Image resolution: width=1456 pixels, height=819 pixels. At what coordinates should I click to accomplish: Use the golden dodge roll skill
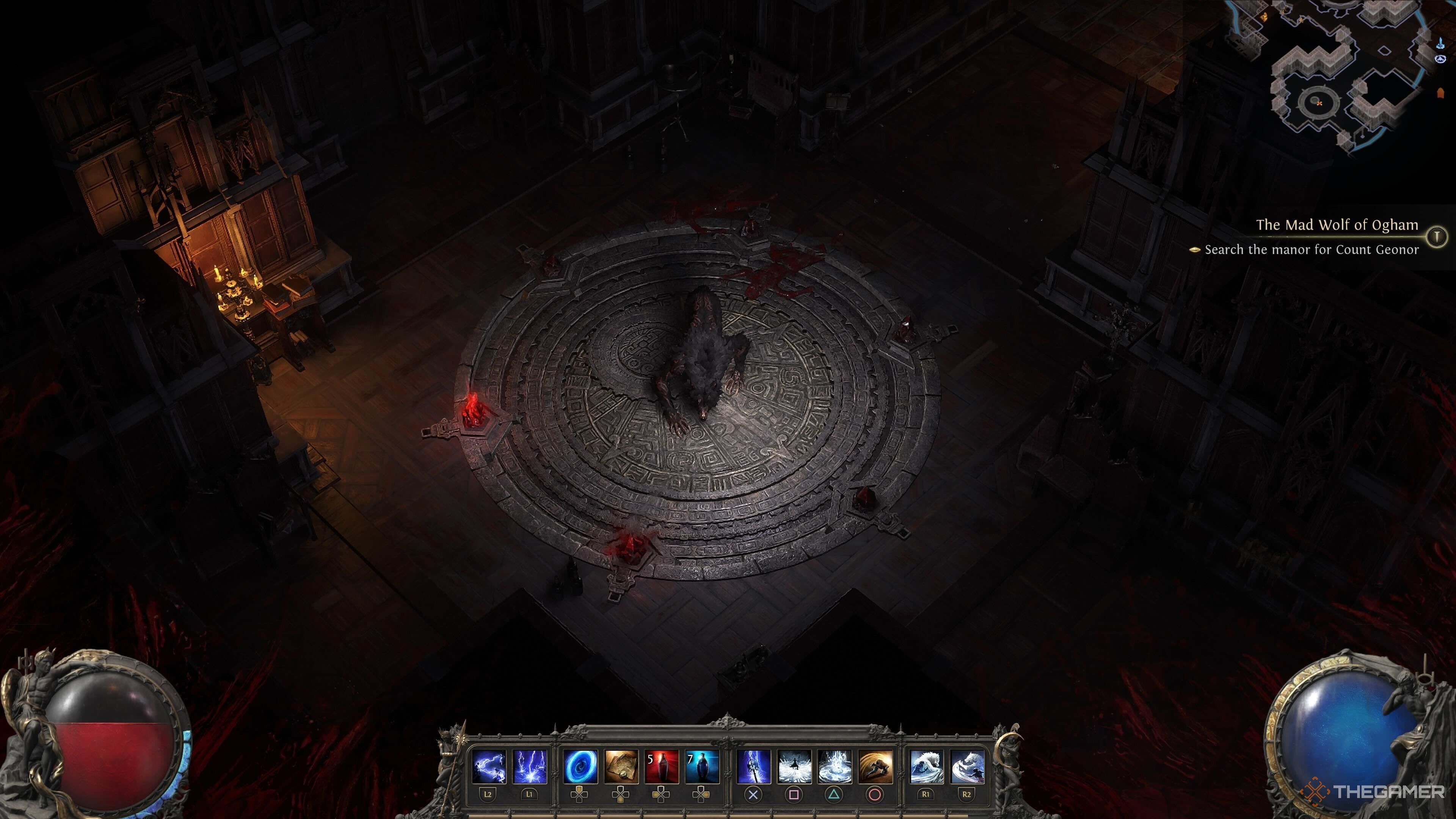pos(875,767)
